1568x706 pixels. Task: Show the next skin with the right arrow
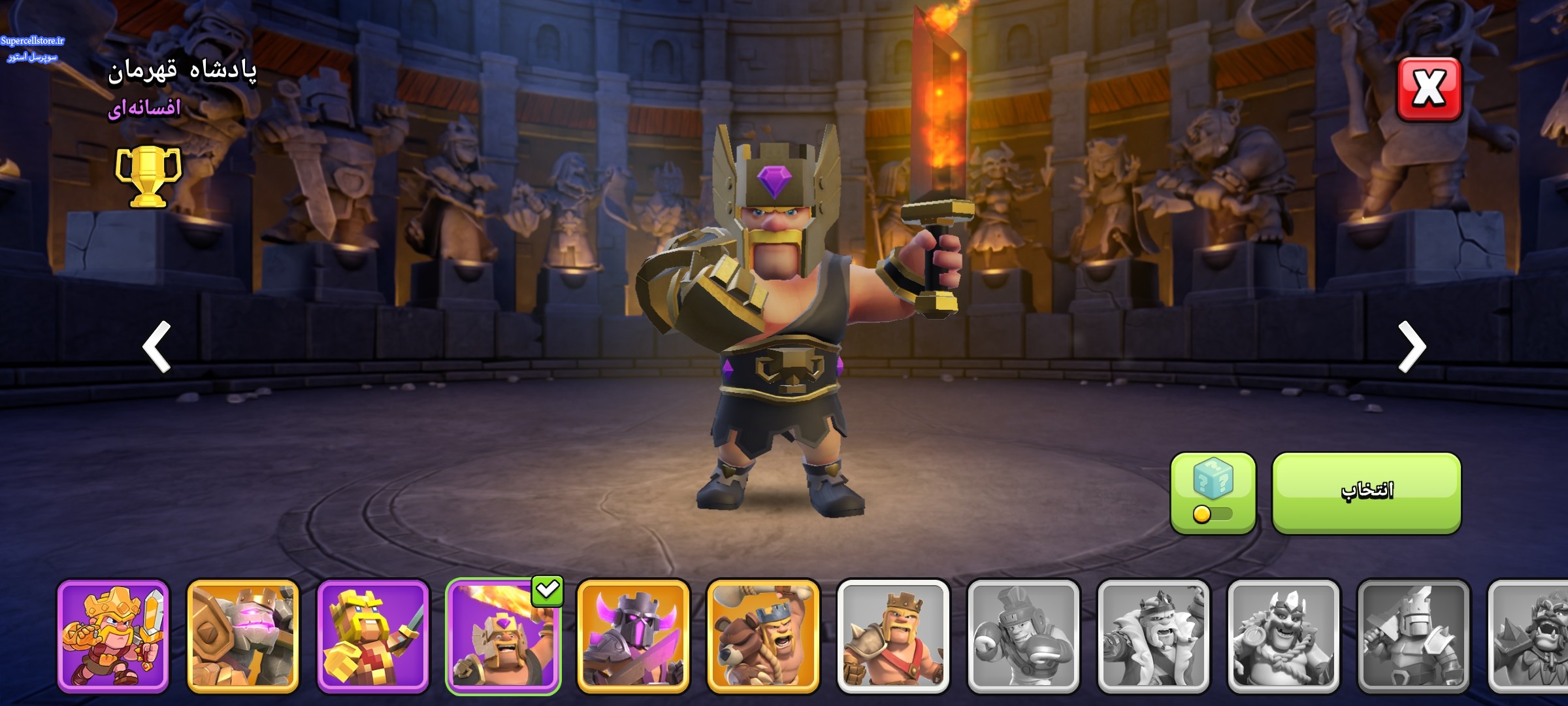click(x=1411, y=346)
